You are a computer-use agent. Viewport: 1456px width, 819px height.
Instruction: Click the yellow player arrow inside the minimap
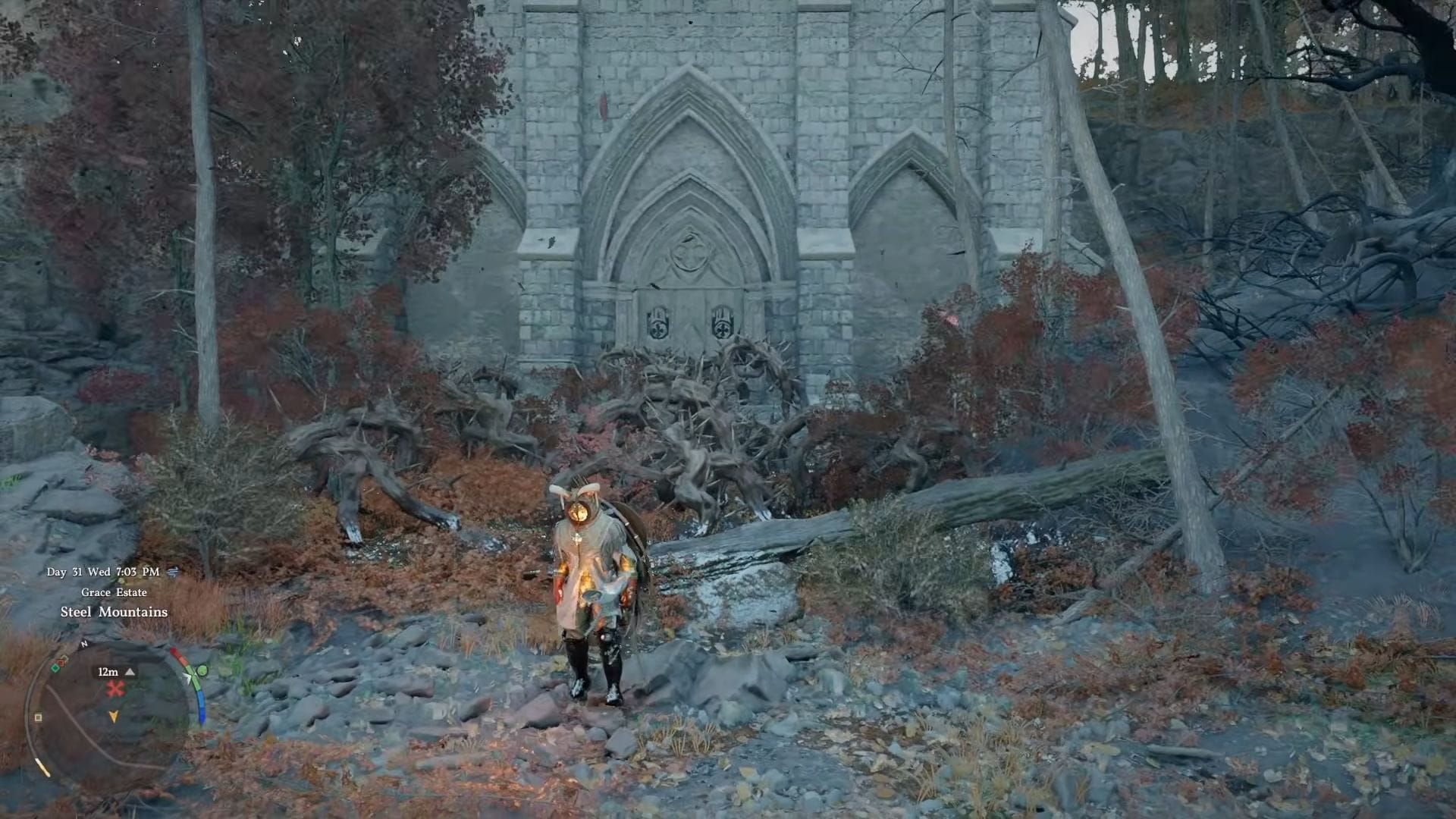pos(115,717)
